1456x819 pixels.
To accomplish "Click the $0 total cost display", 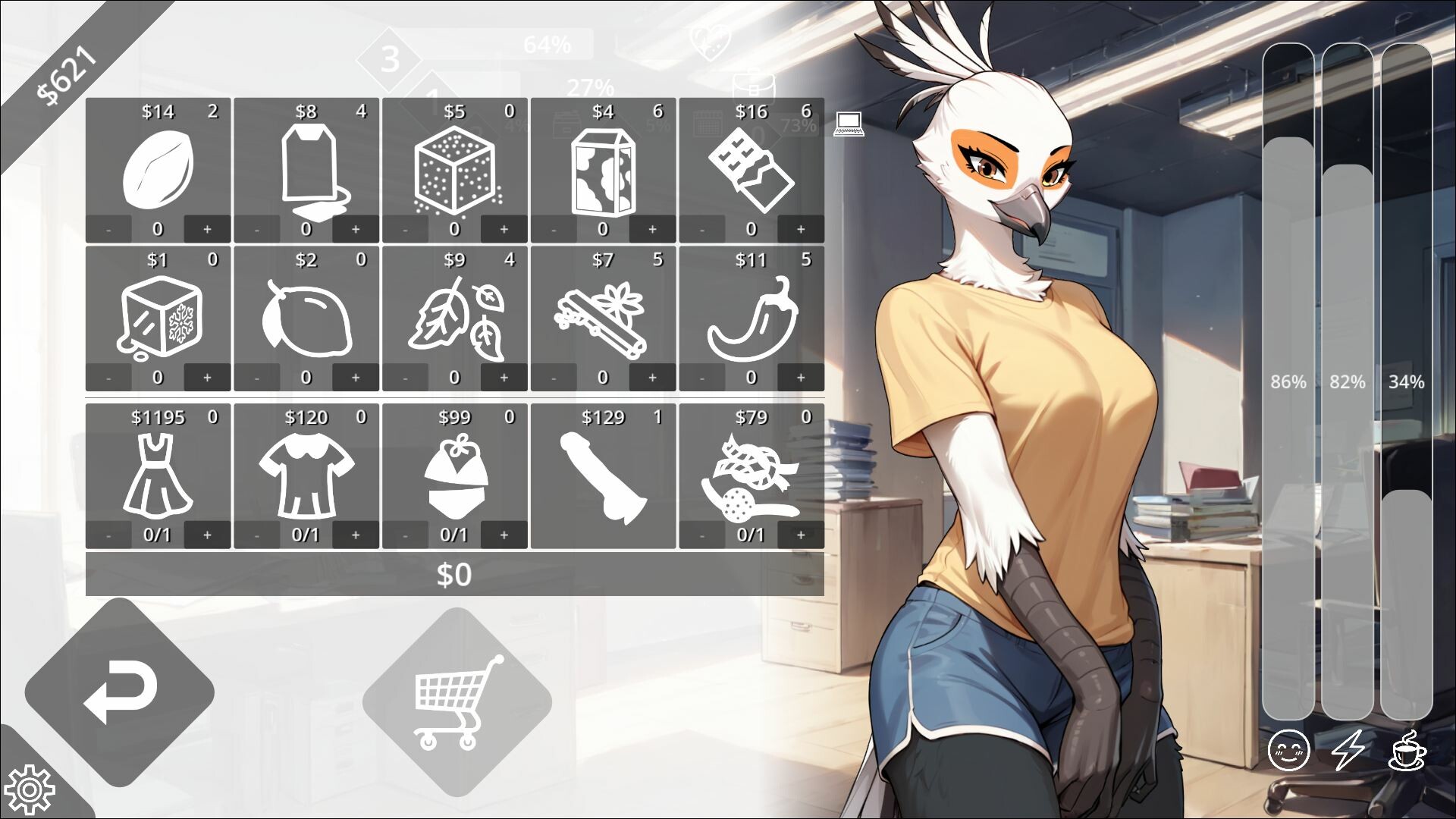I will (456, 576).
